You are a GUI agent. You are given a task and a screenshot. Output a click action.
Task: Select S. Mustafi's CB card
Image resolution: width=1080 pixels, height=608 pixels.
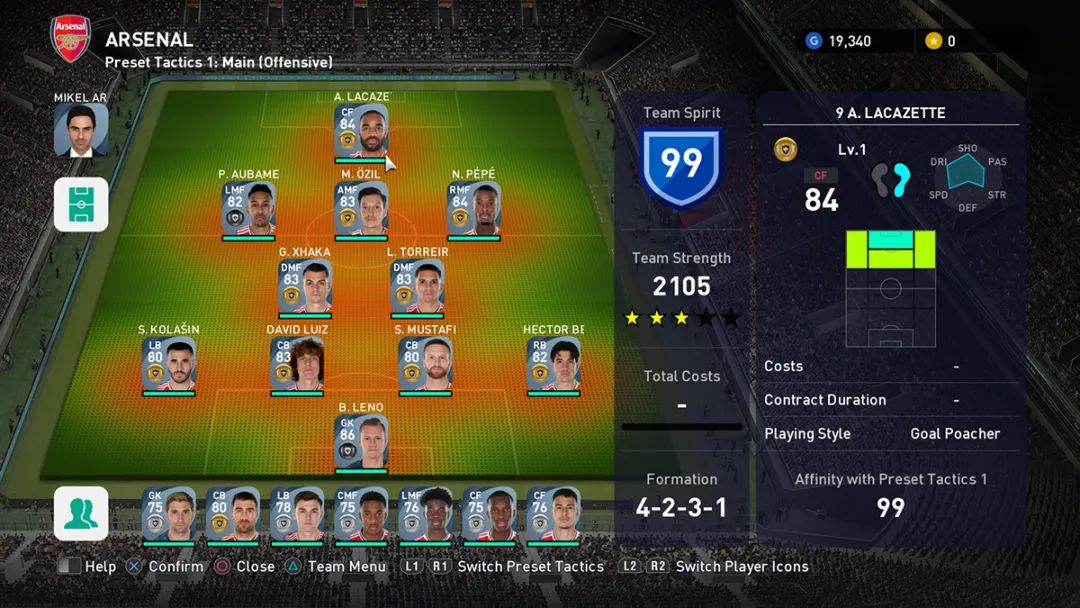(425, 364)
